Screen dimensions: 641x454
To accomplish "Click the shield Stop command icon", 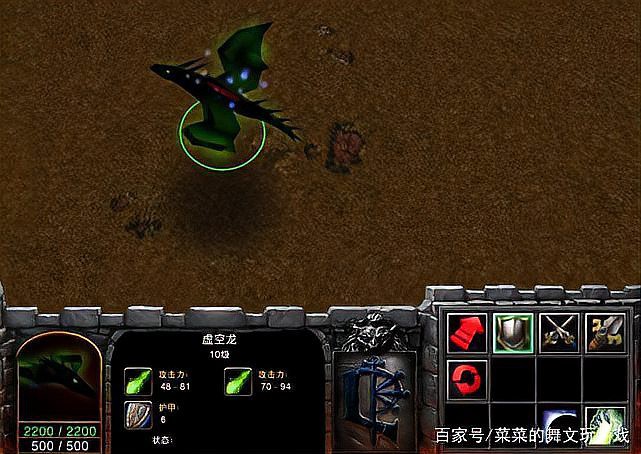I will click(511, 333).
